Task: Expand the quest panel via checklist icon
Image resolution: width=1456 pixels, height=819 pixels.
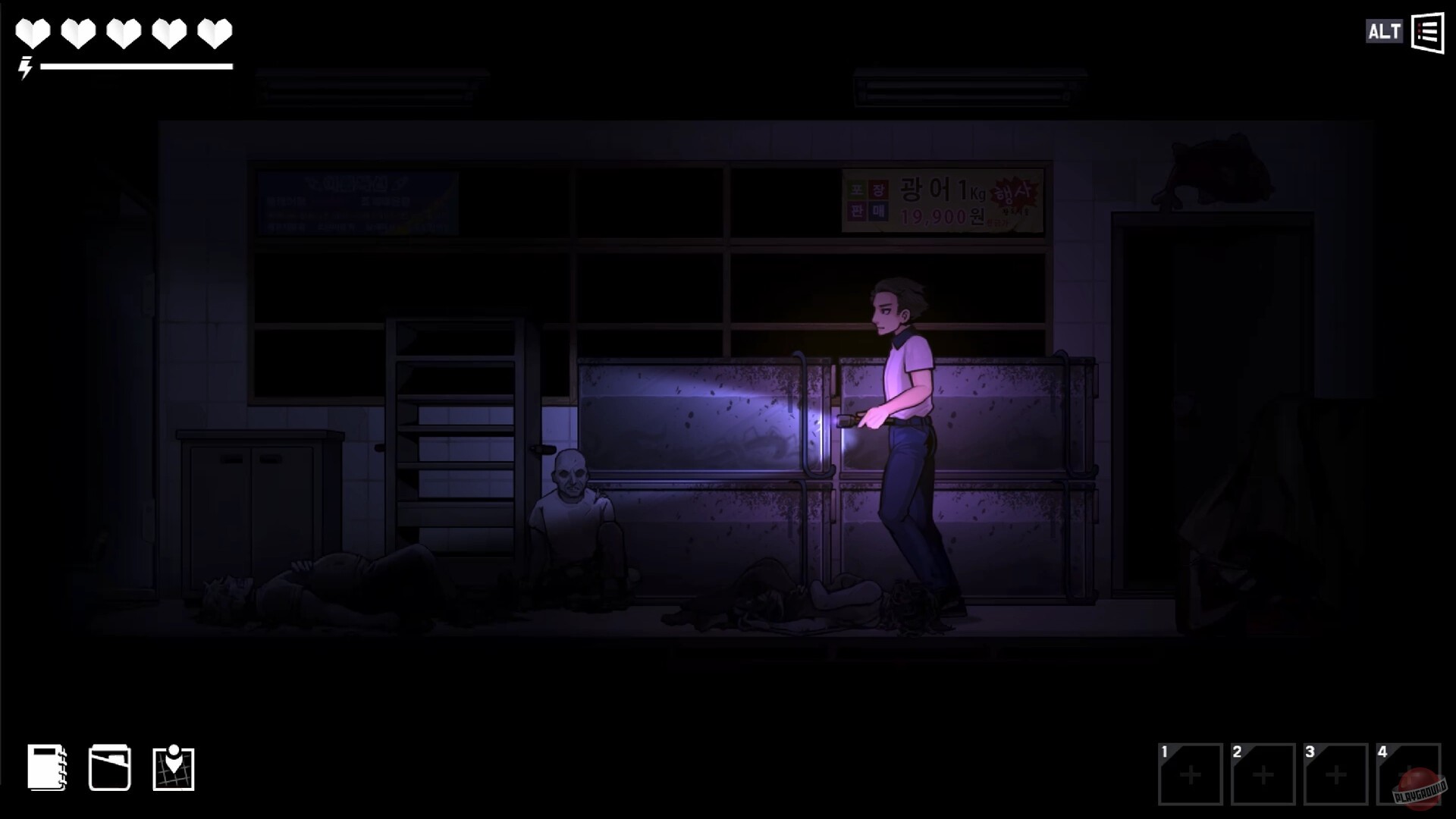Action: click(1426, 32)
